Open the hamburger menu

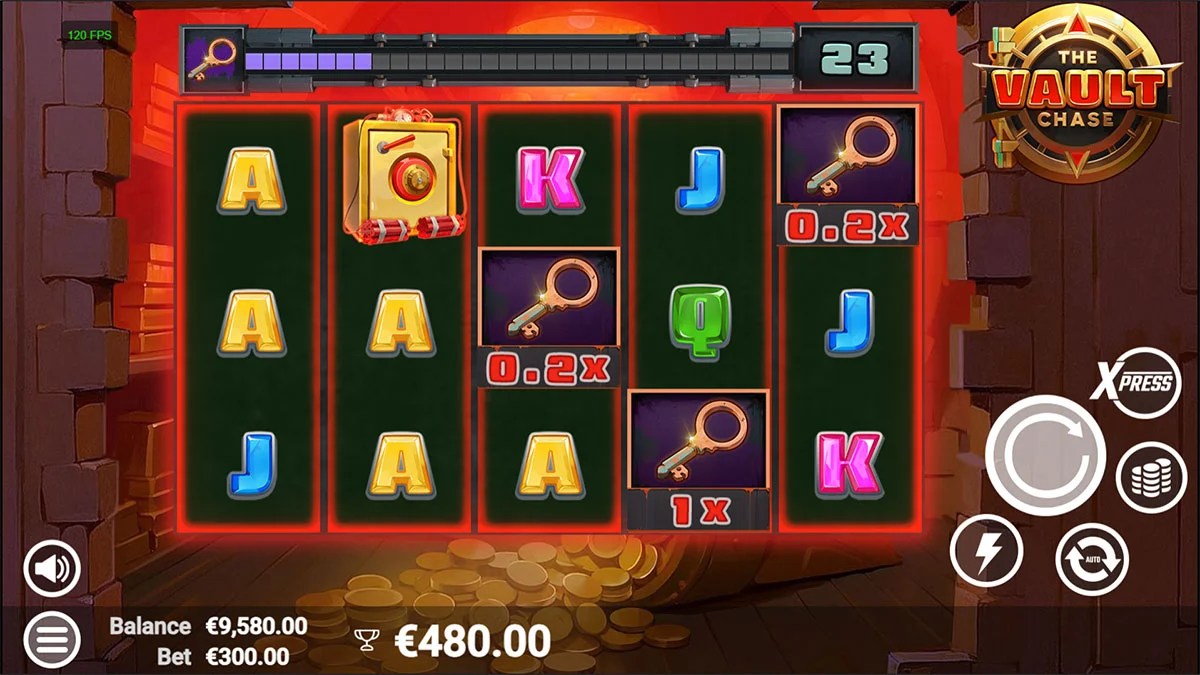point(52,638)
